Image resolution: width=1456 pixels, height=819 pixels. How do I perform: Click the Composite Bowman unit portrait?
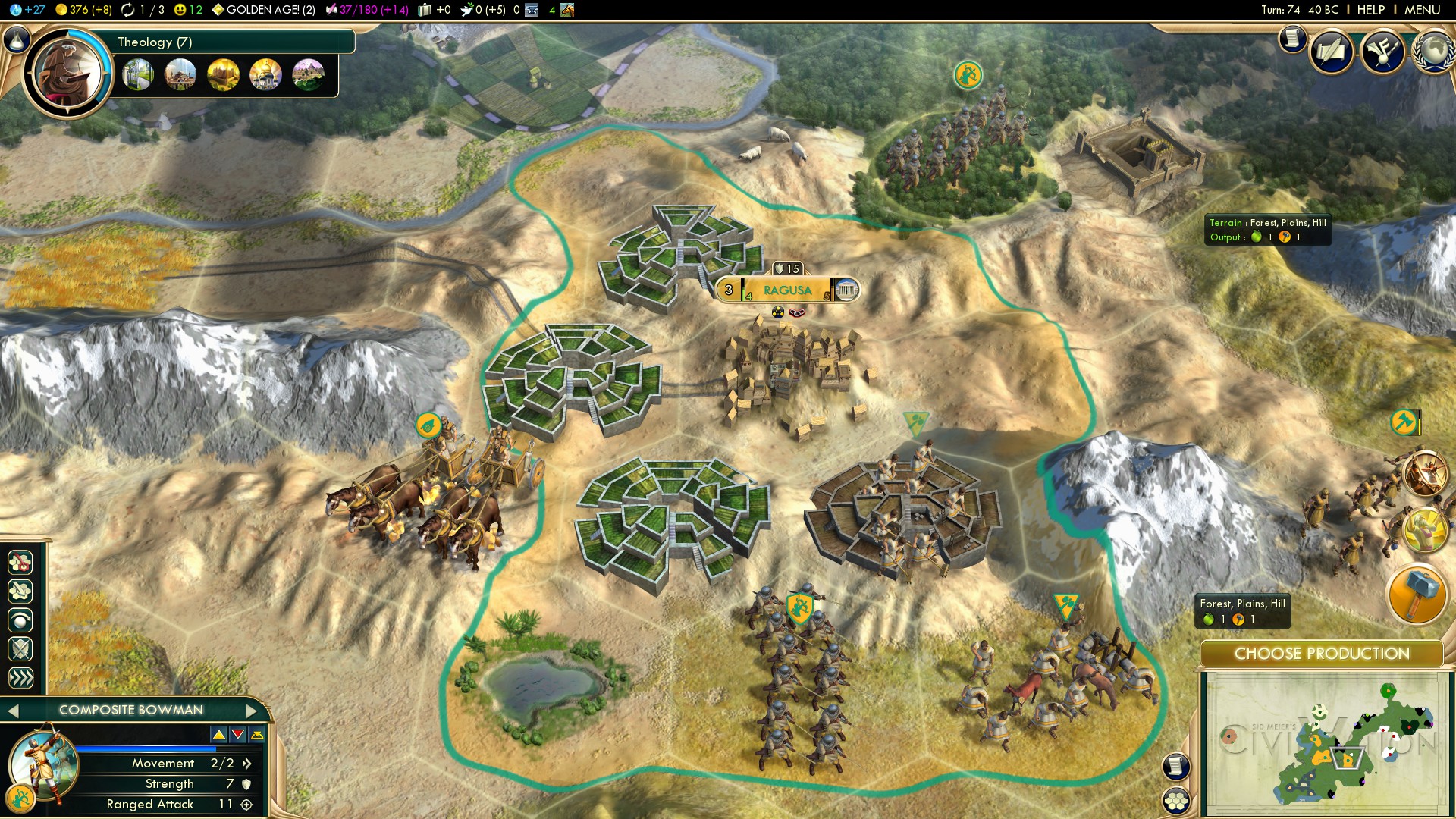(42, 764)
